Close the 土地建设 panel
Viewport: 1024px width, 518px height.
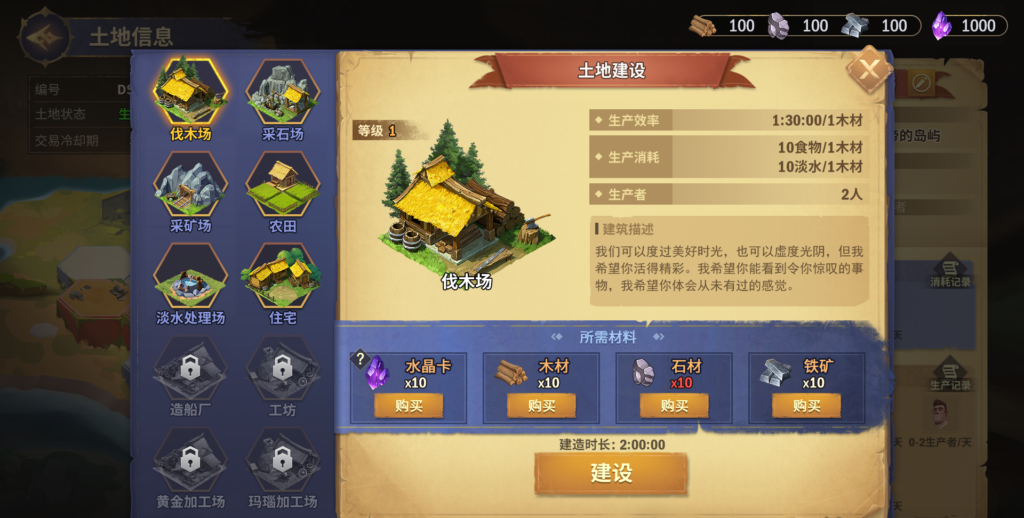[x=869, y=69]
